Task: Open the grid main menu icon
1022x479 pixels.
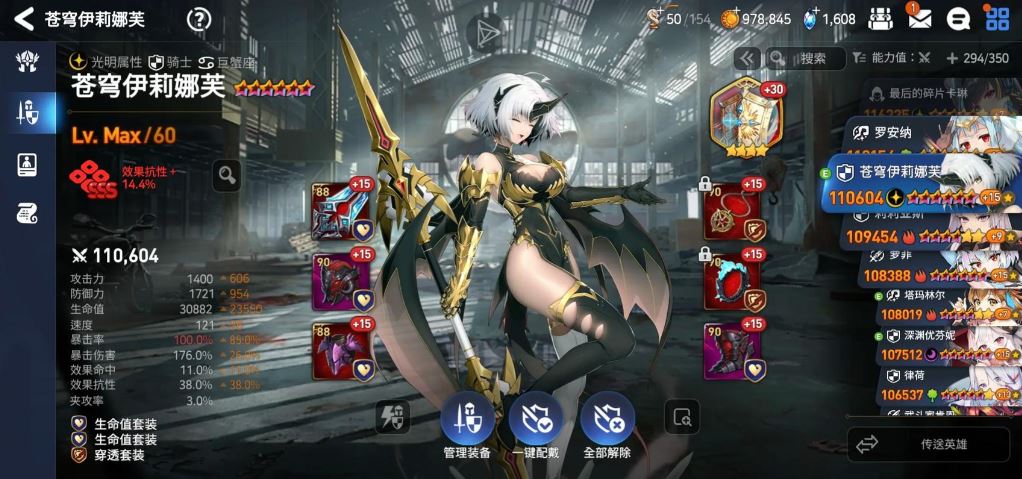Action: (997, 18)
